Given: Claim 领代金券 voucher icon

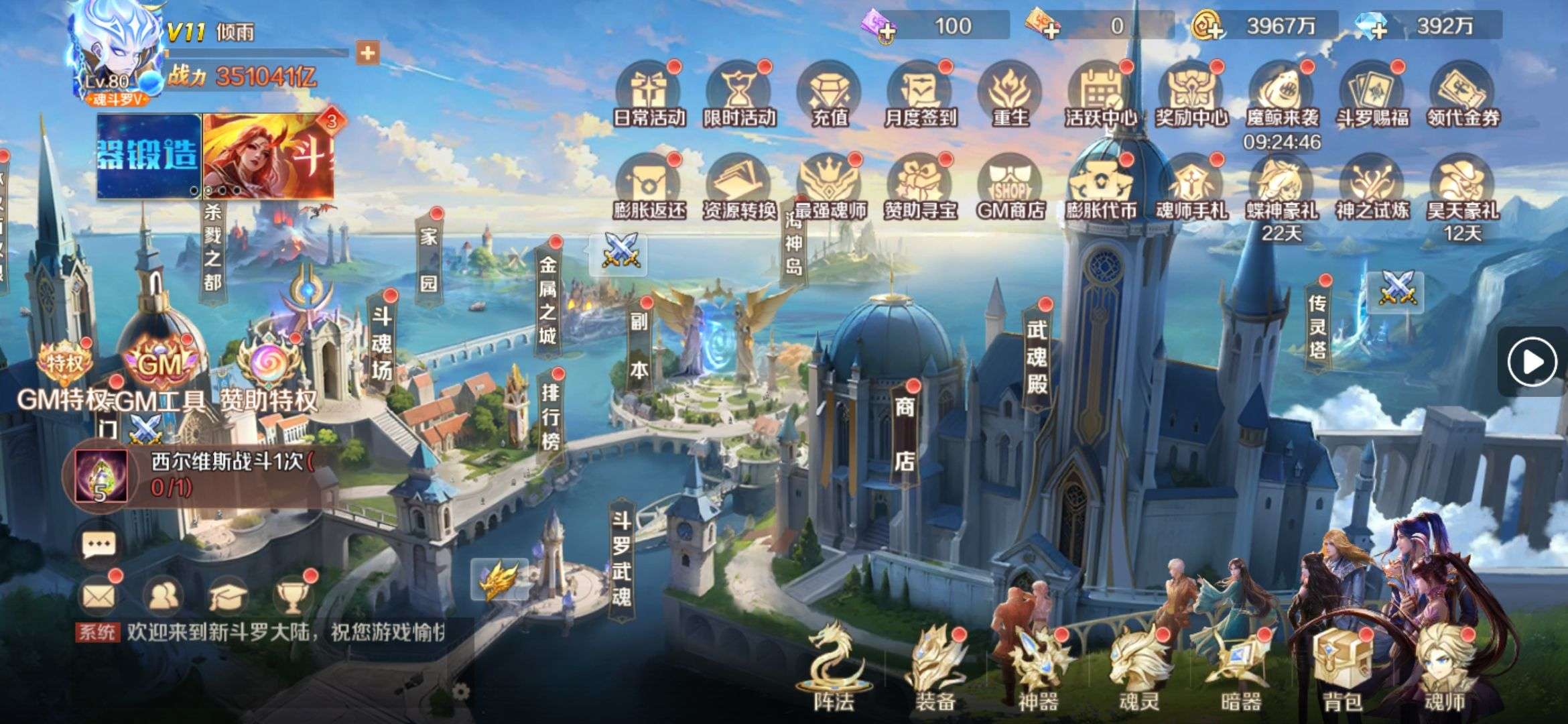Looking at the screenshot, I should tap(1462, 94).
